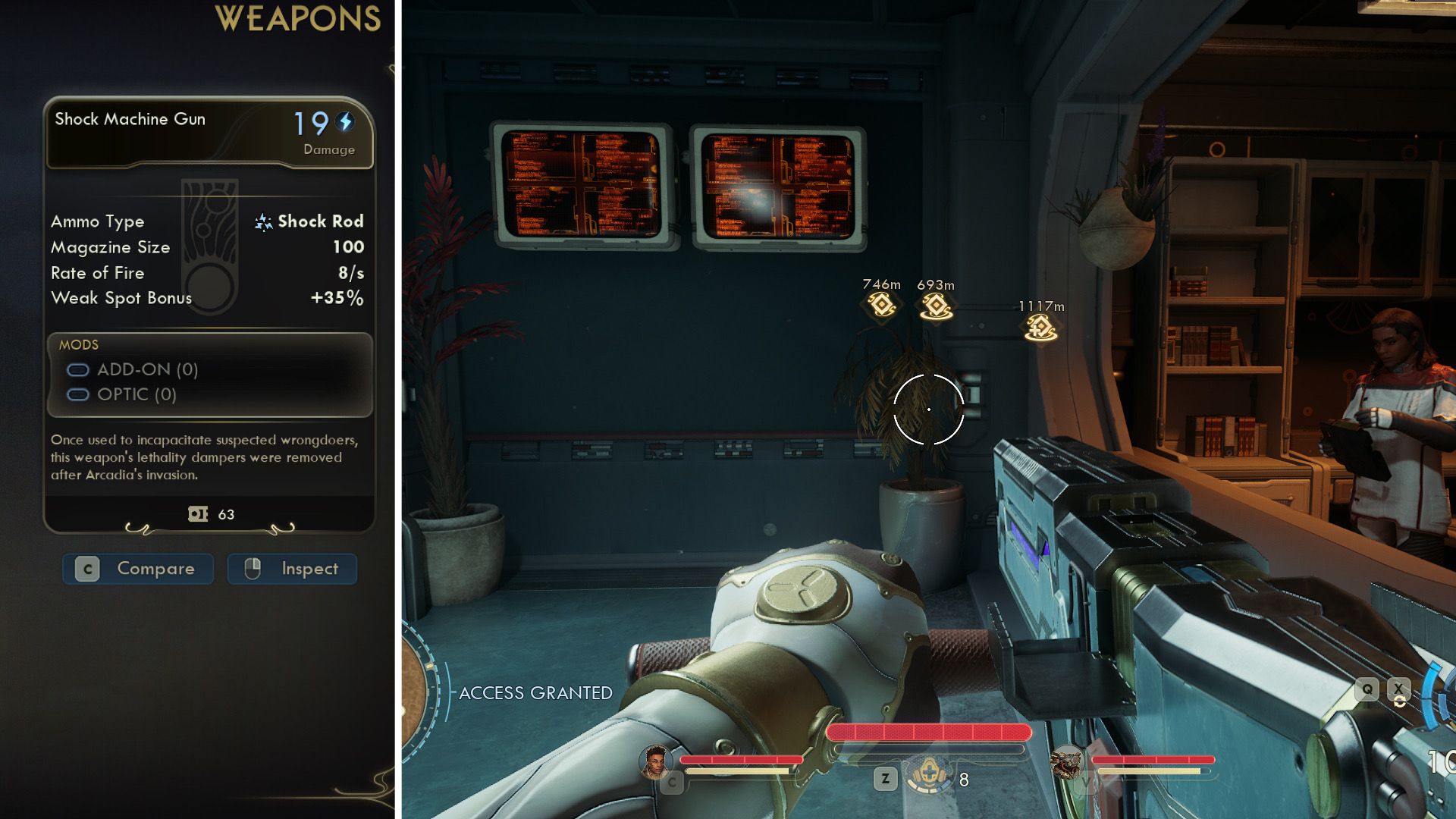Select the right companion portrait
Image resolution: width=1456 pixels, height=819 pixels.
coord(1068,763)
